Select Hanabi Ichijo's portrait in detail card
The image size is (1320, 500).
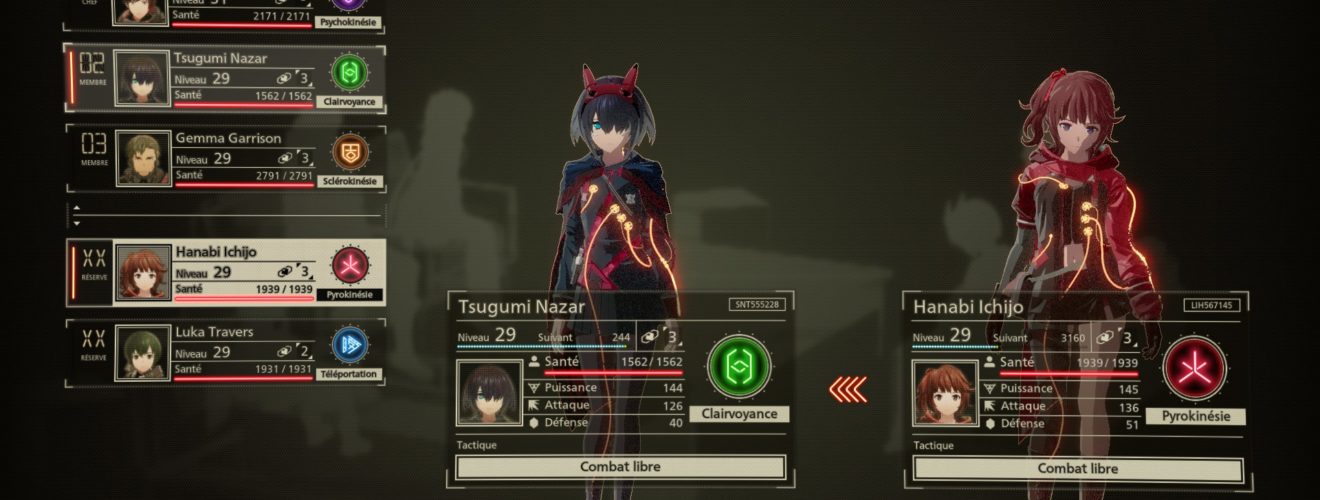click(945, 394)
